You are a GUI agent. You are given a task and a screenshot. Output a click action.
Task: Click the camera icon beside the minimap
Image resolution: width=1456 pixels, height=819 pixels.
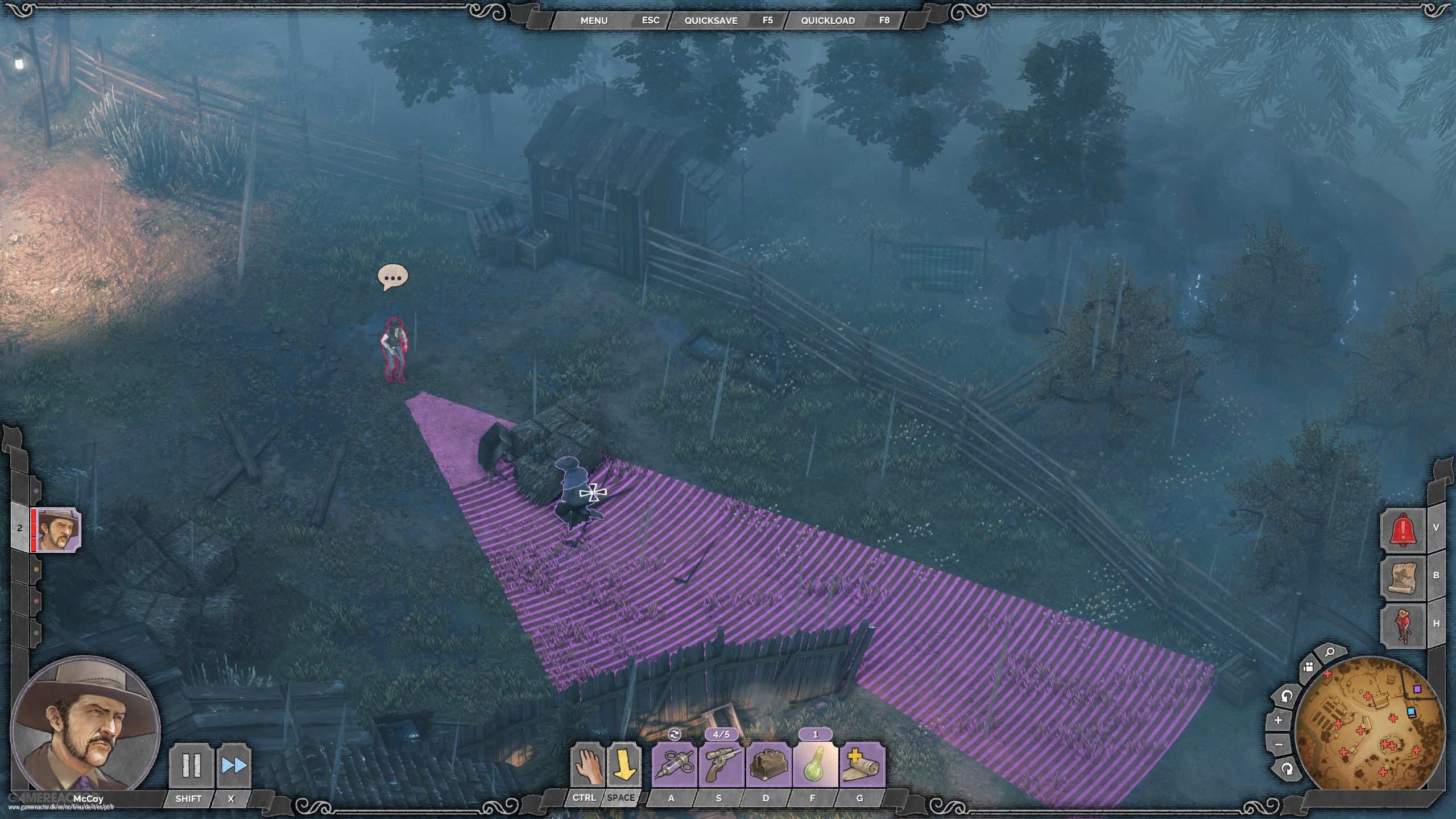(1309, 667)
